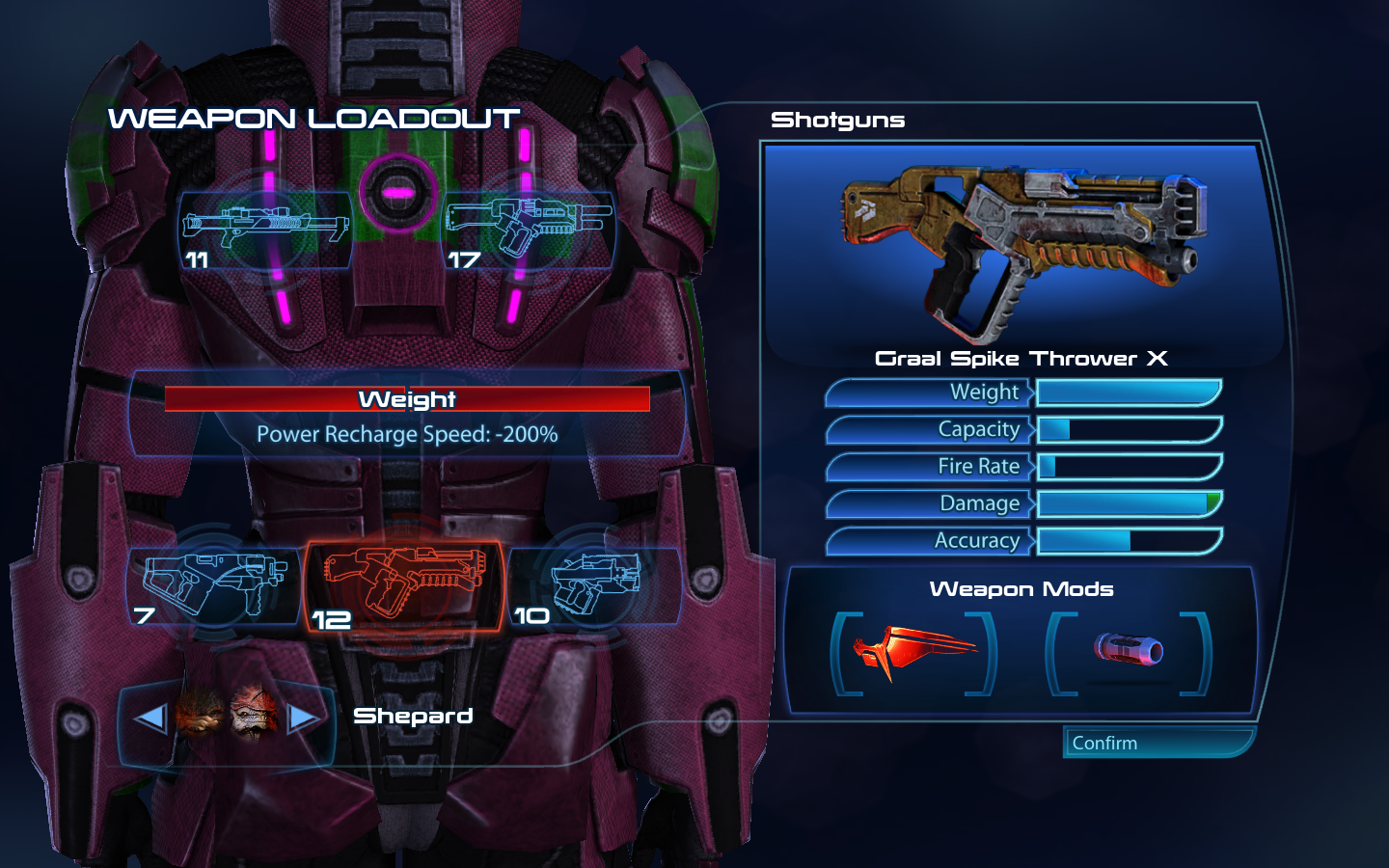The height and width of the screenshot is (868, 1389).
Task: Select the heavy pistol slot numbered 10
Action: [x=594, y=584]
